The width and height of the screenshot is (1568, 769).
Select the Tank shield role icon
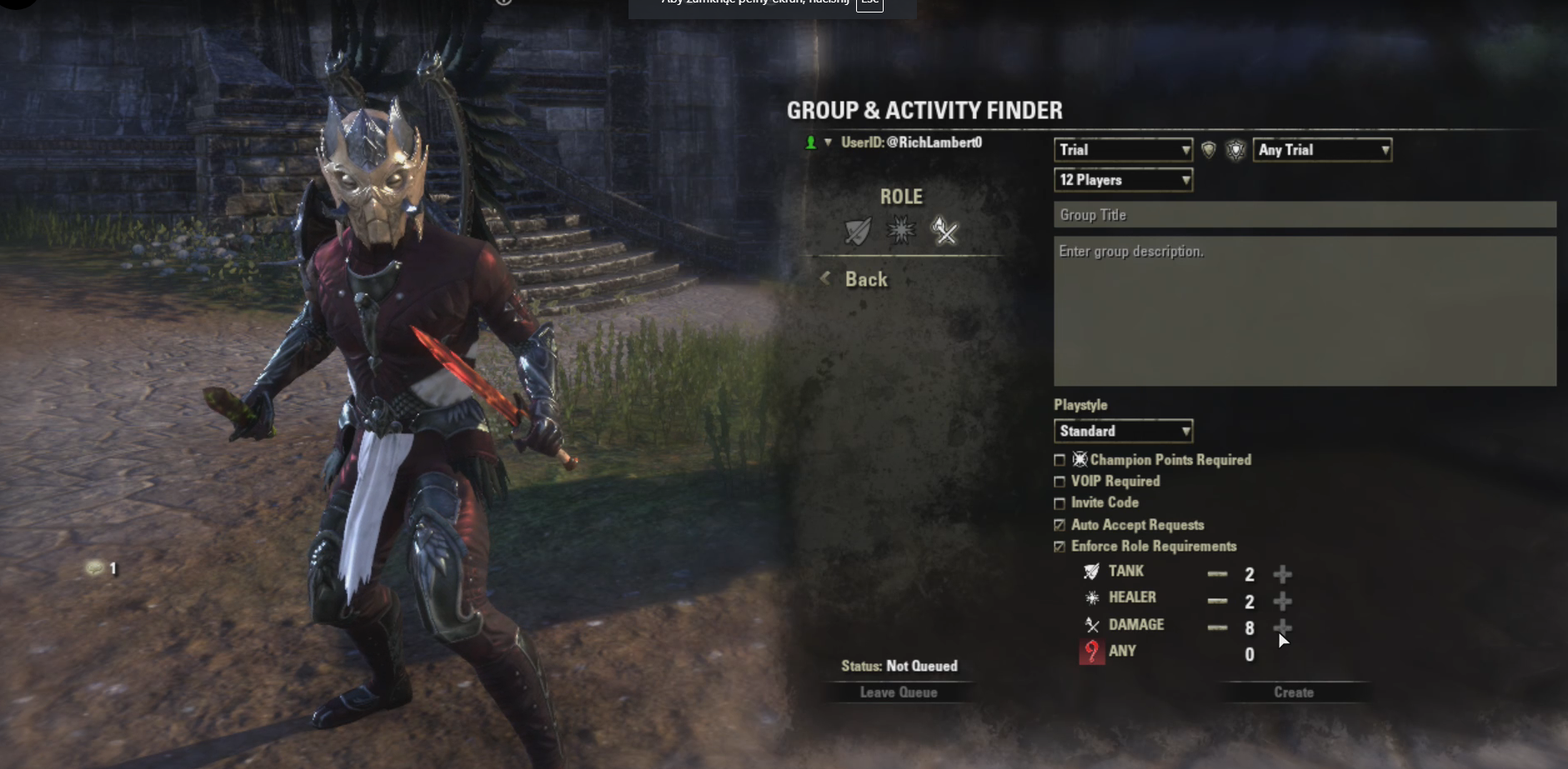click(858, 231)
